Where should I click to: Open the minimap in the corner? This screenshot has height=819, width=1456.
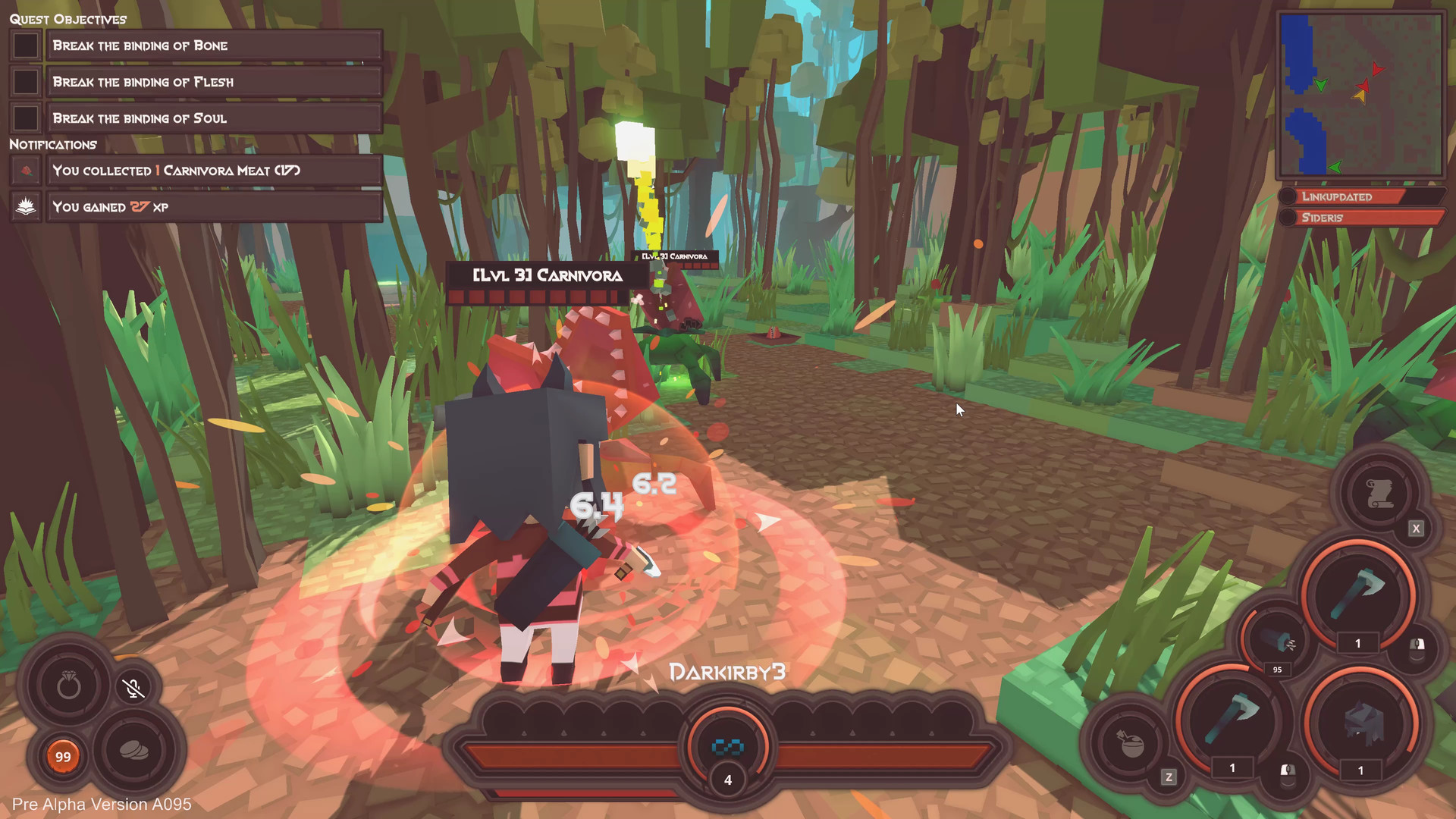tap(1360, 95)
